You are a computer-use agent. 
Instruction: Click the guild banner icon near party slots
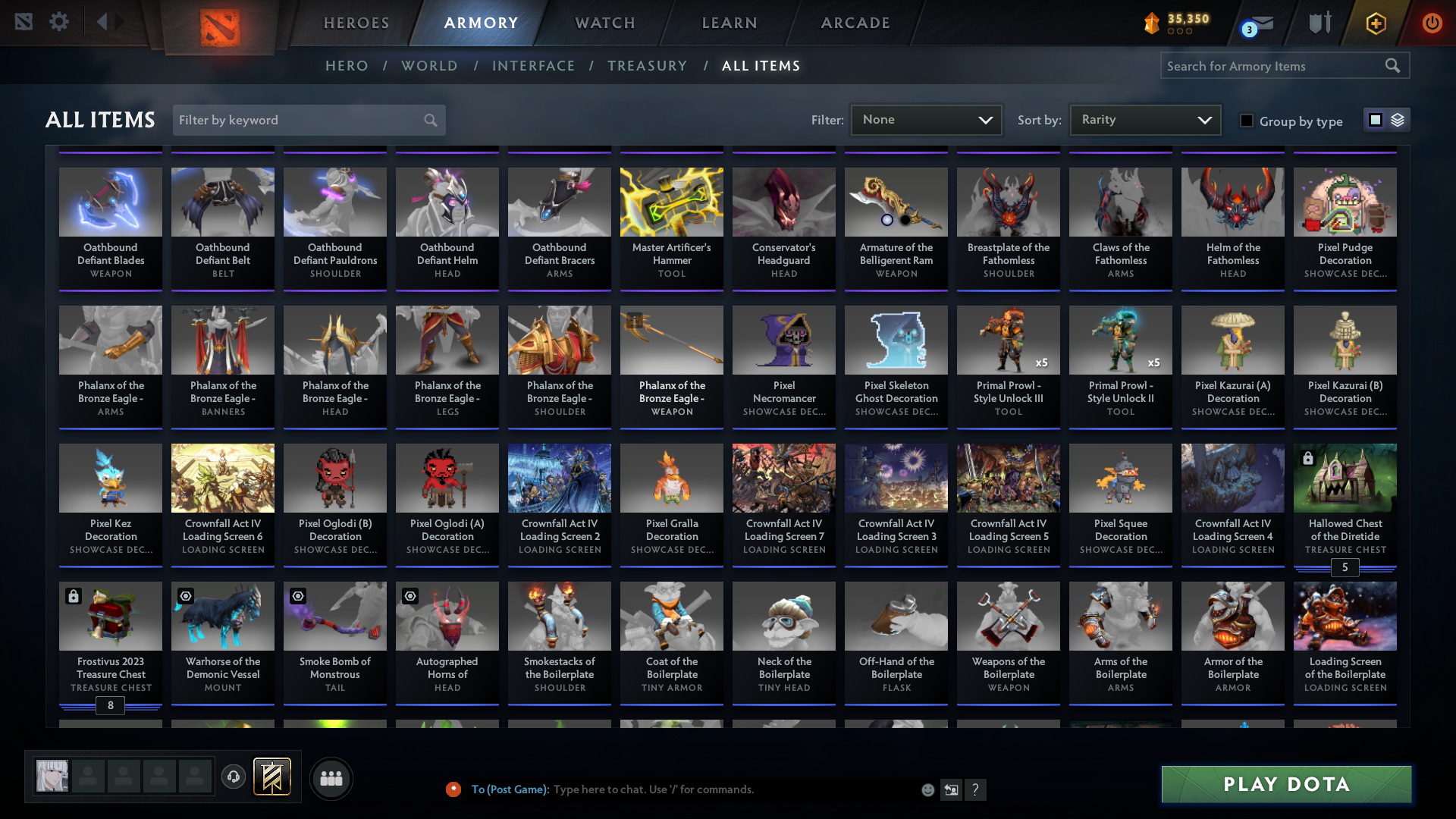(x=271, y=777)
